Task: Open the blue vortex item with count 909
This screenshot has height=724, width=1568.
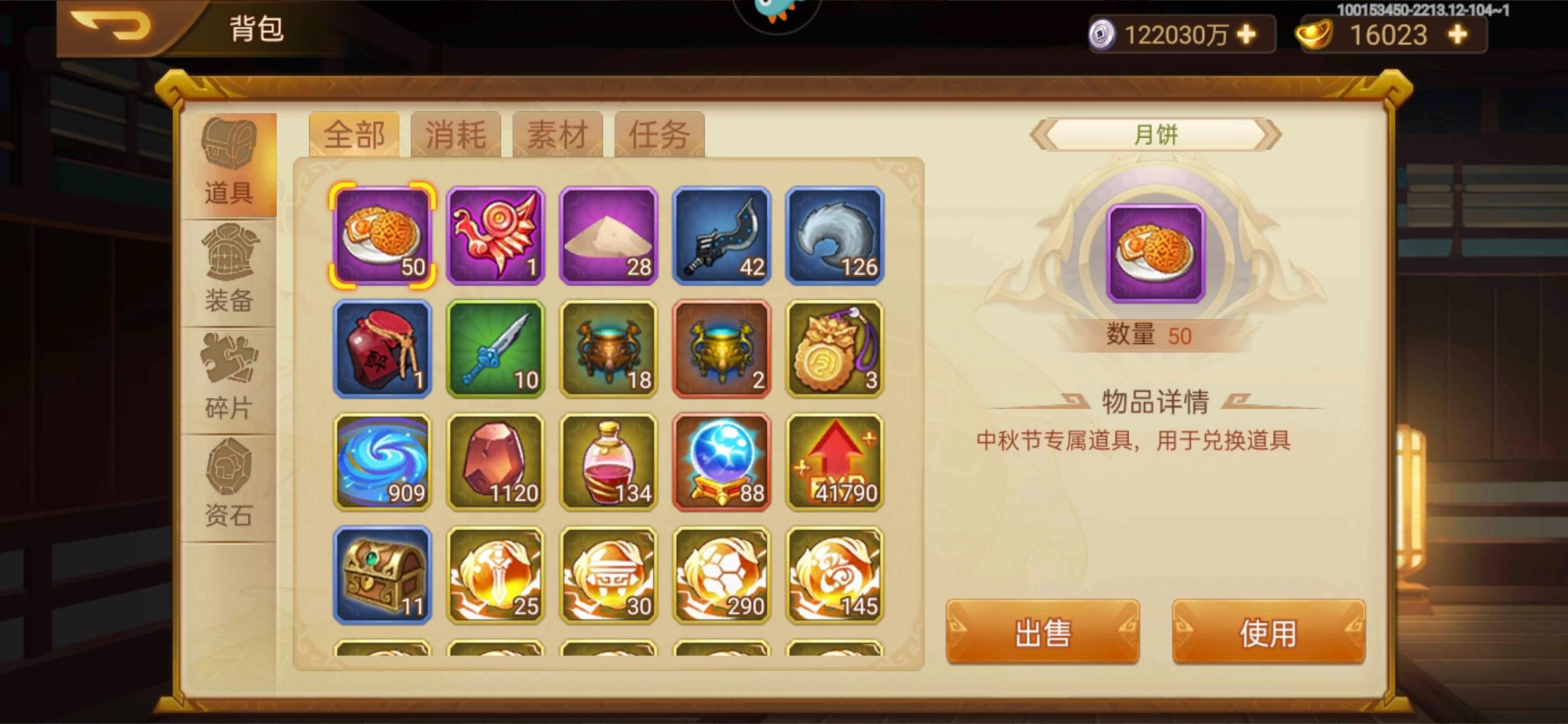Action: (382, 459)
